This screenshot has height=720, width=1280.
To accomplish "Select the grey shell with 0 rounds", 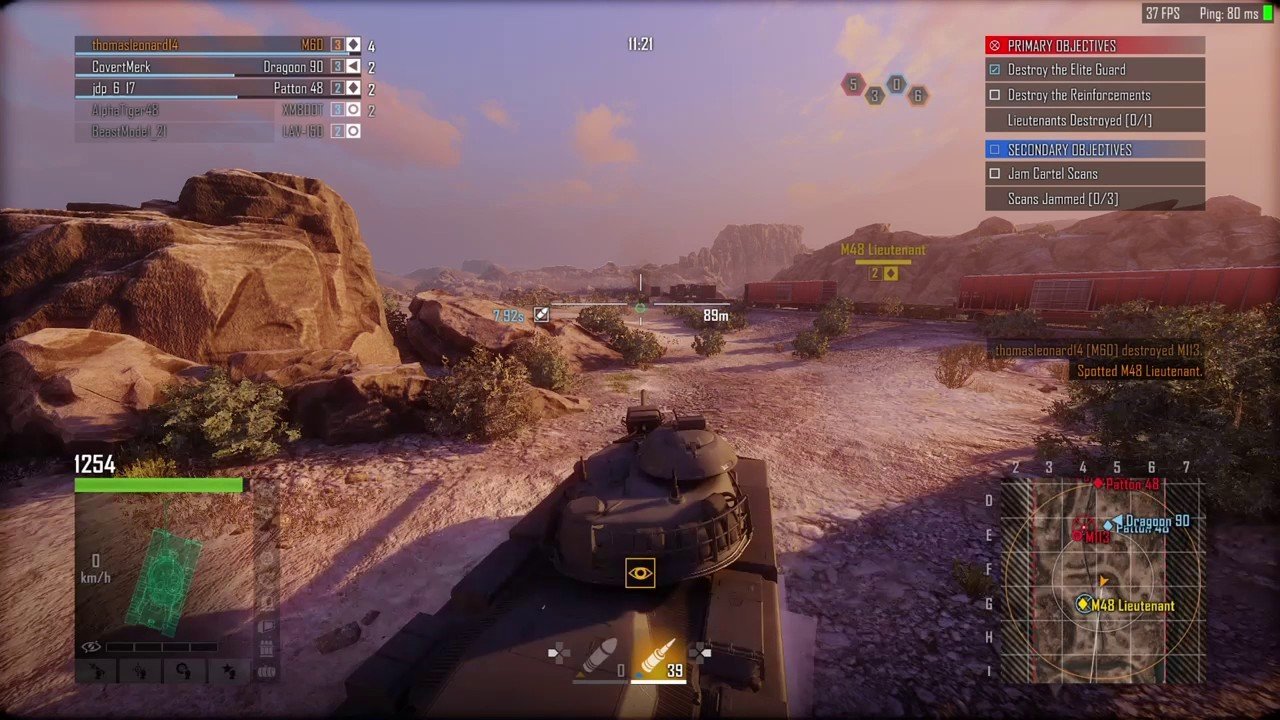I will tap(603, 657).
